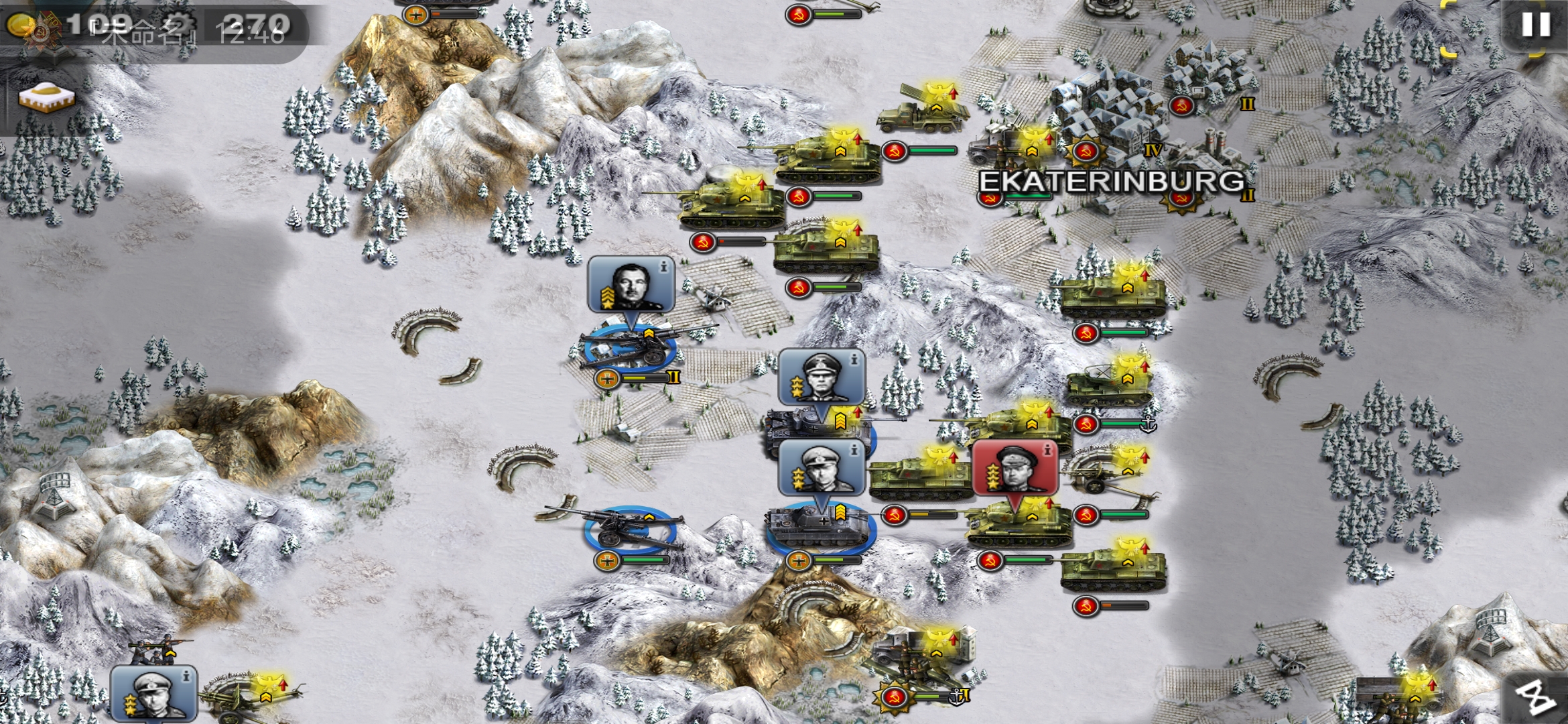The image size is (1568, 724).
Task: End the turn with the hourglass button
Action: tap(1537, 697)
